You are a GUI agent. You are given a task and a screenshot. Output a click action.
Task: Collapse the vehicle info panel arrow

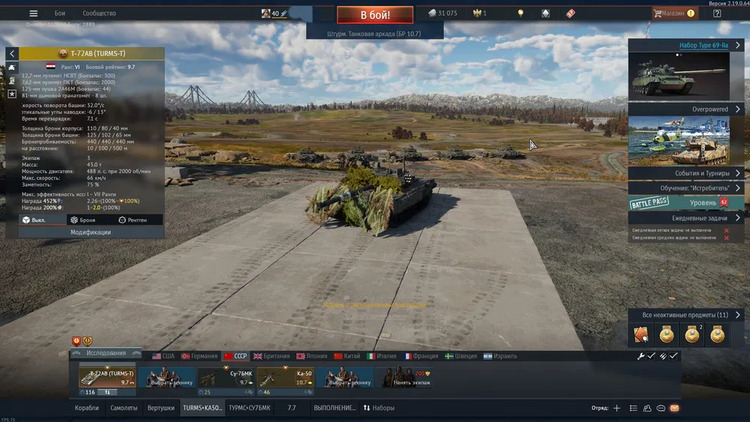(x=11, y=52)
